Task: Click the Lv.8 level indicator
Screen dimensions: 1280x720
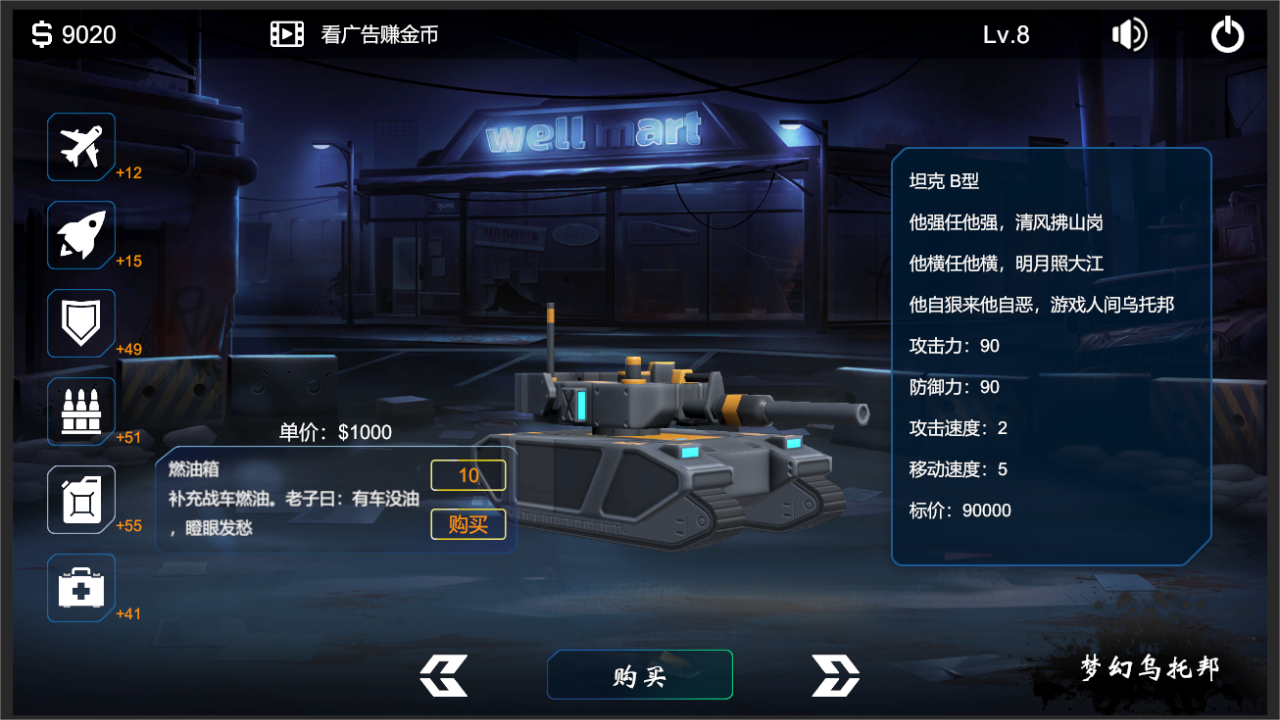Action: [1006, 34]
